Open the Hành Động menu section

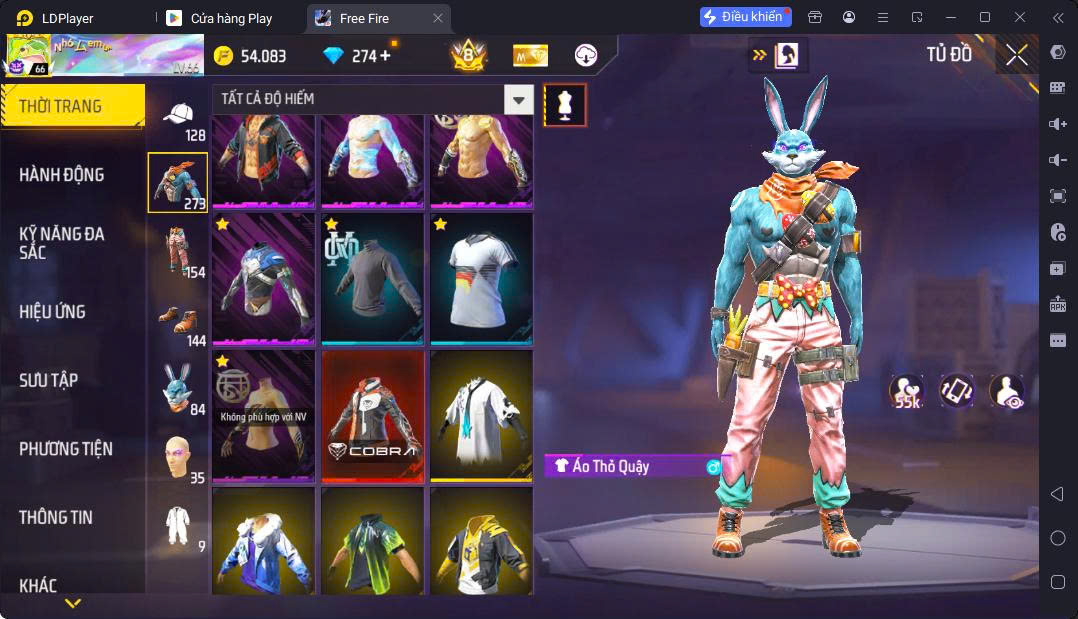coord(62,175)
